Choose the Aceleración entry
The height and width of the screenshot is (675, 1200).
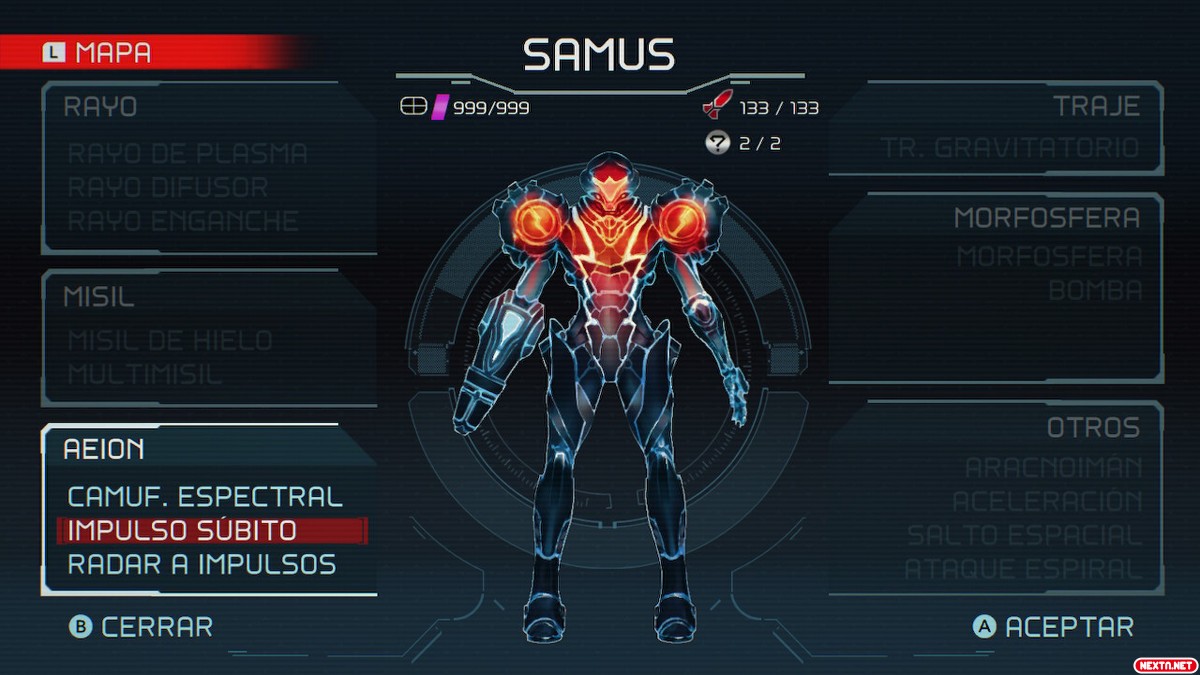(x=1047, y=502)
